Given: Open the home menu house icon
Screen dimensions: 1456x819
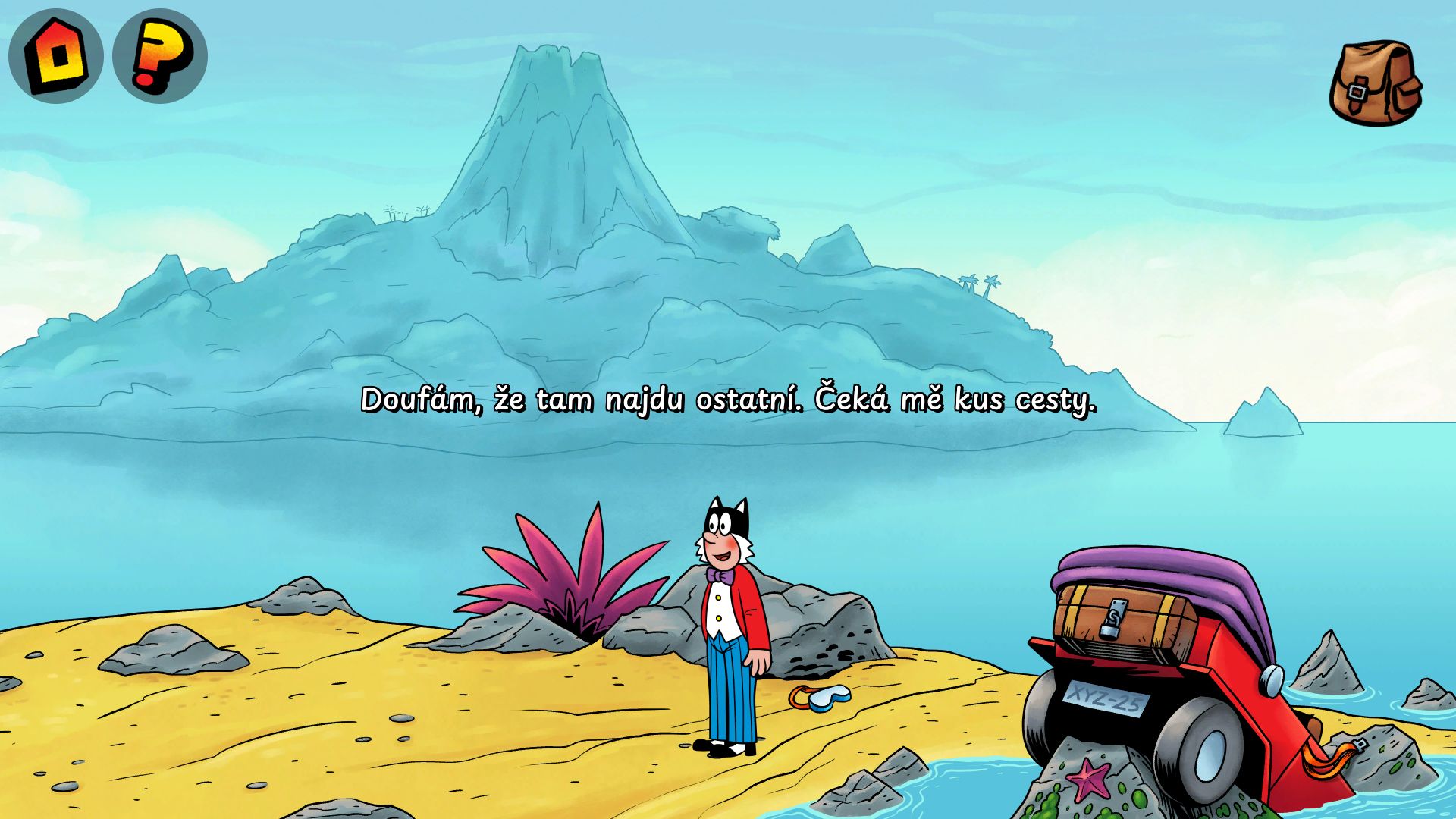Looking at the screenshot, I should tap(55, 55).
